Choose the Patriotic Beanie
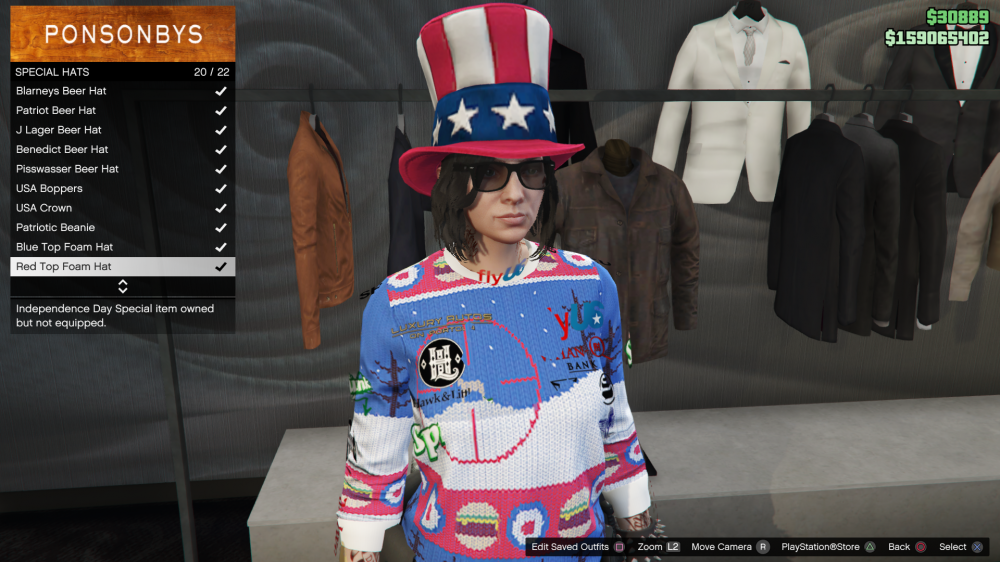The image size is (1000, 562). click(55, 228)
